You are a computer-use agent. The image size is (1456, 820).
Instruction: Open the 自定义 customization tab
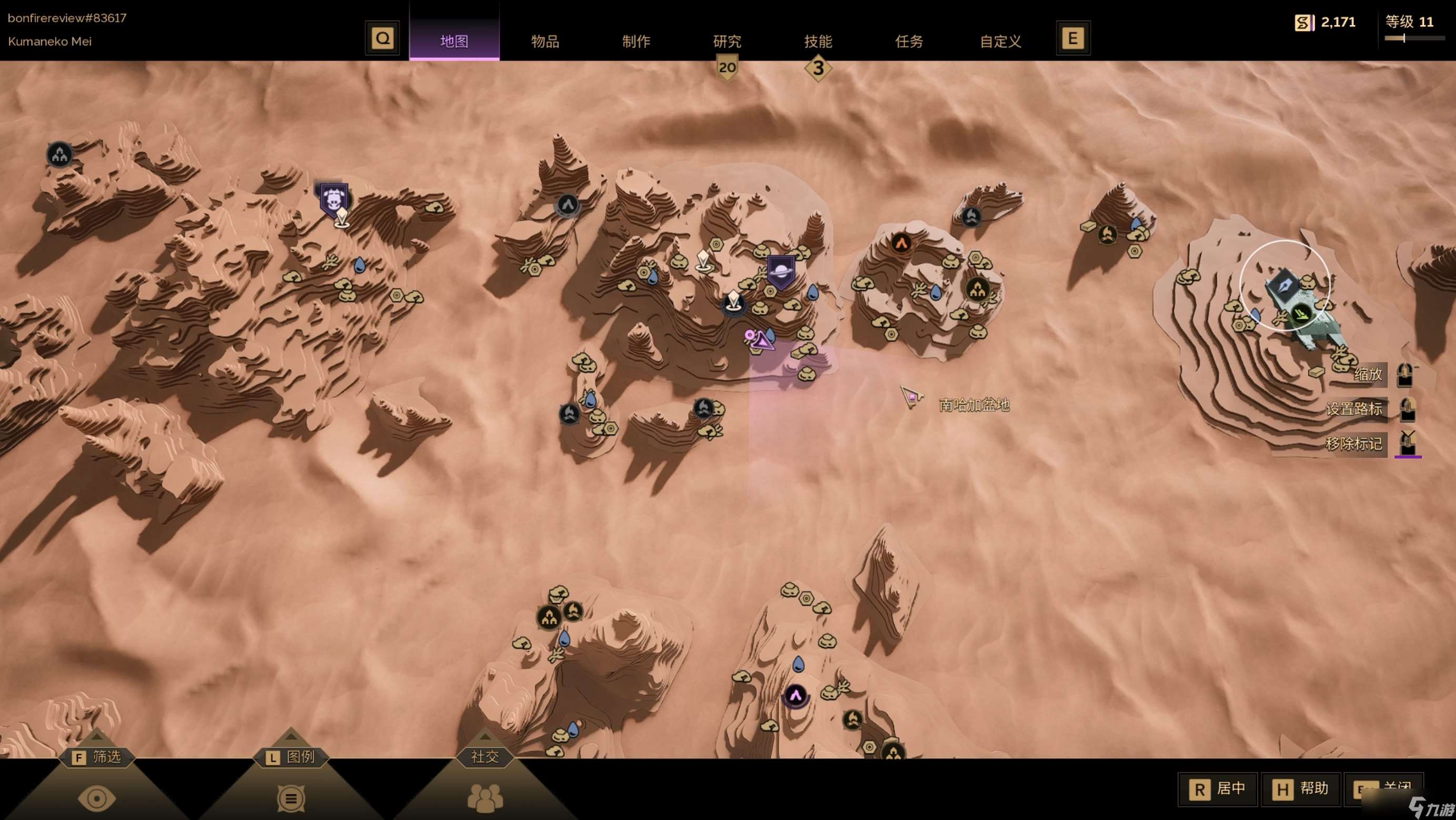click(x=1000, y=41)
